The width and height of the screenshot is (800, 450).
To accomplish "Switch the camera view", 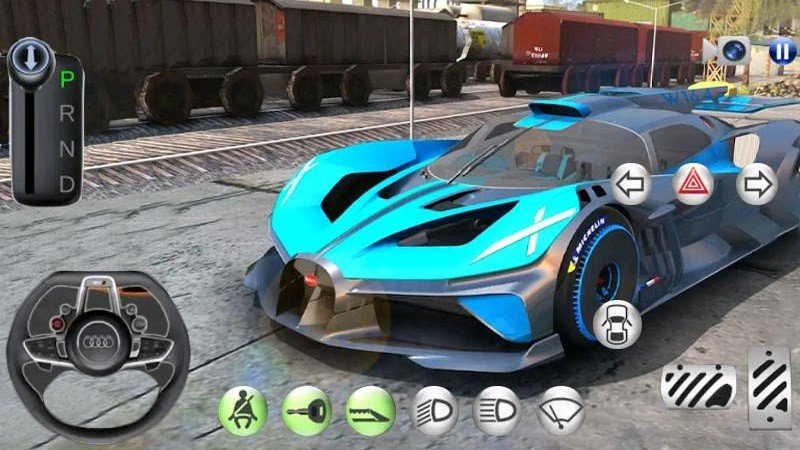I will point(734,50).
